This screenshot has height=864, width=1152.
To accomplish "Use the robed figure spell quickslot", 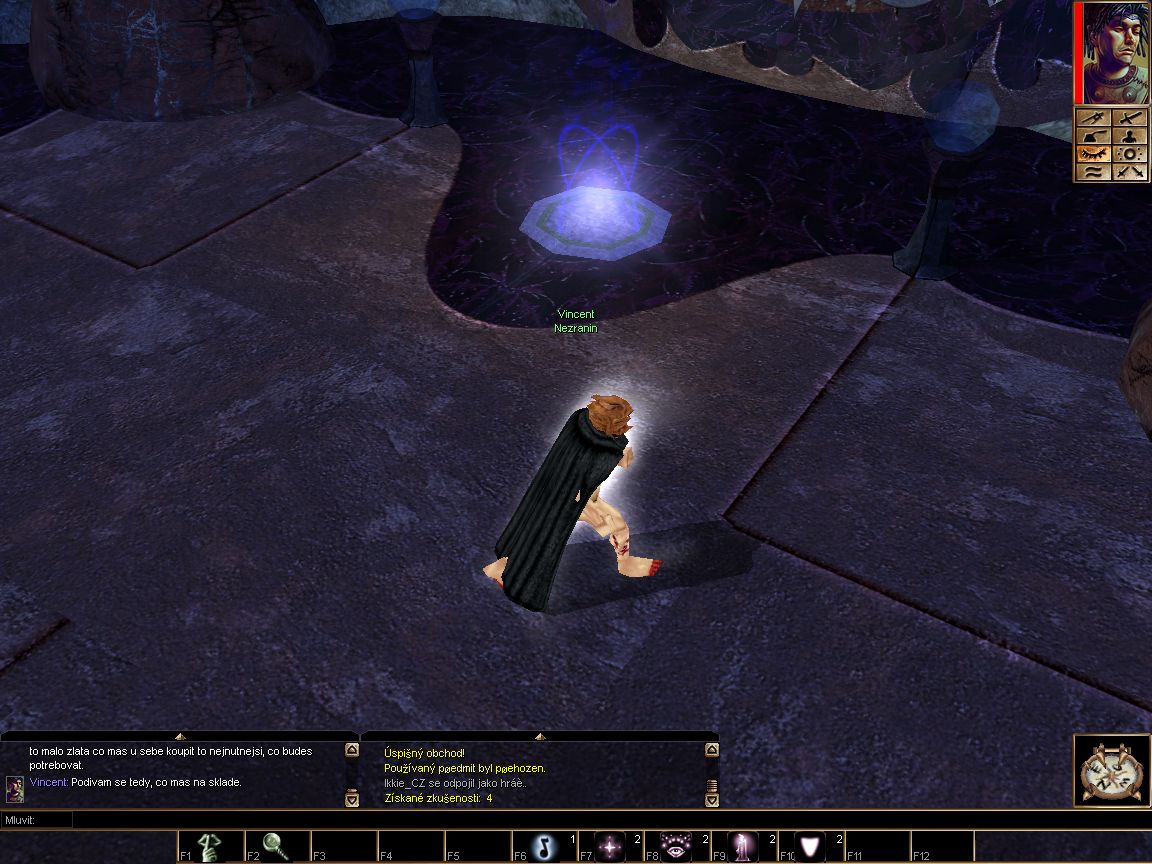I will (743, 847).
